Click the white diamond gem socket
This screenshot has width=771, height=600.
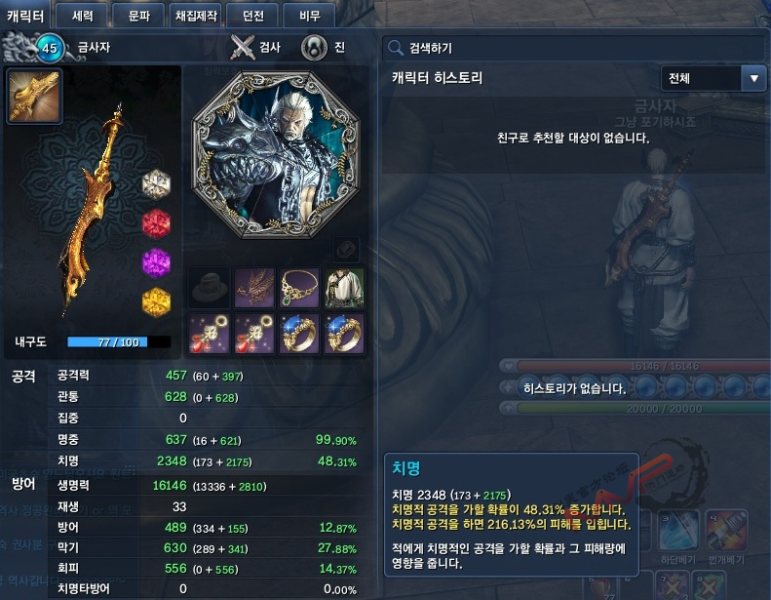point(156,184)
